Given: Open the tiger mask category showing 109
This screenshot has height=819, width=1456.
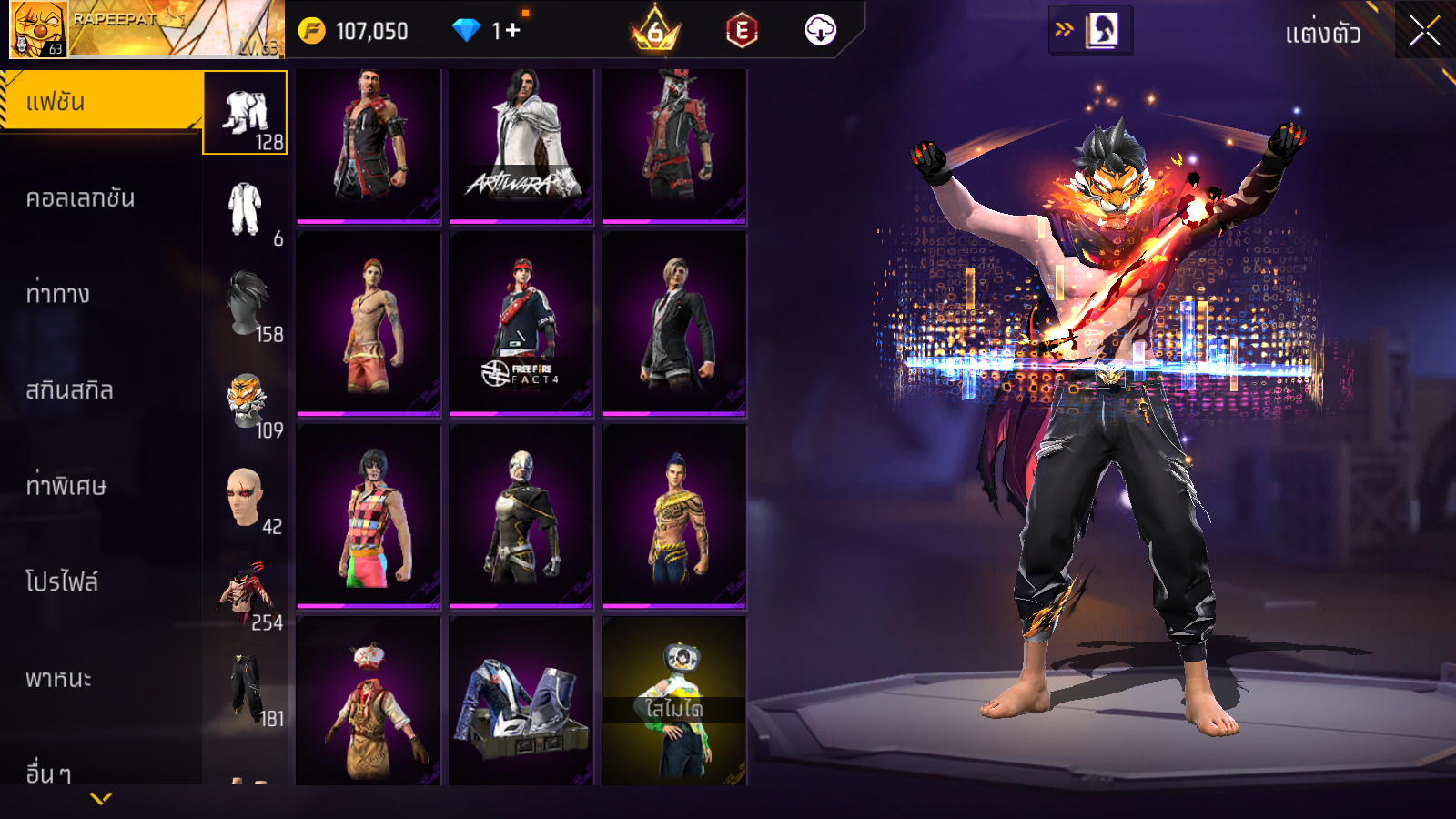Looking at the screenshot, I should click(x=246, y=401).
